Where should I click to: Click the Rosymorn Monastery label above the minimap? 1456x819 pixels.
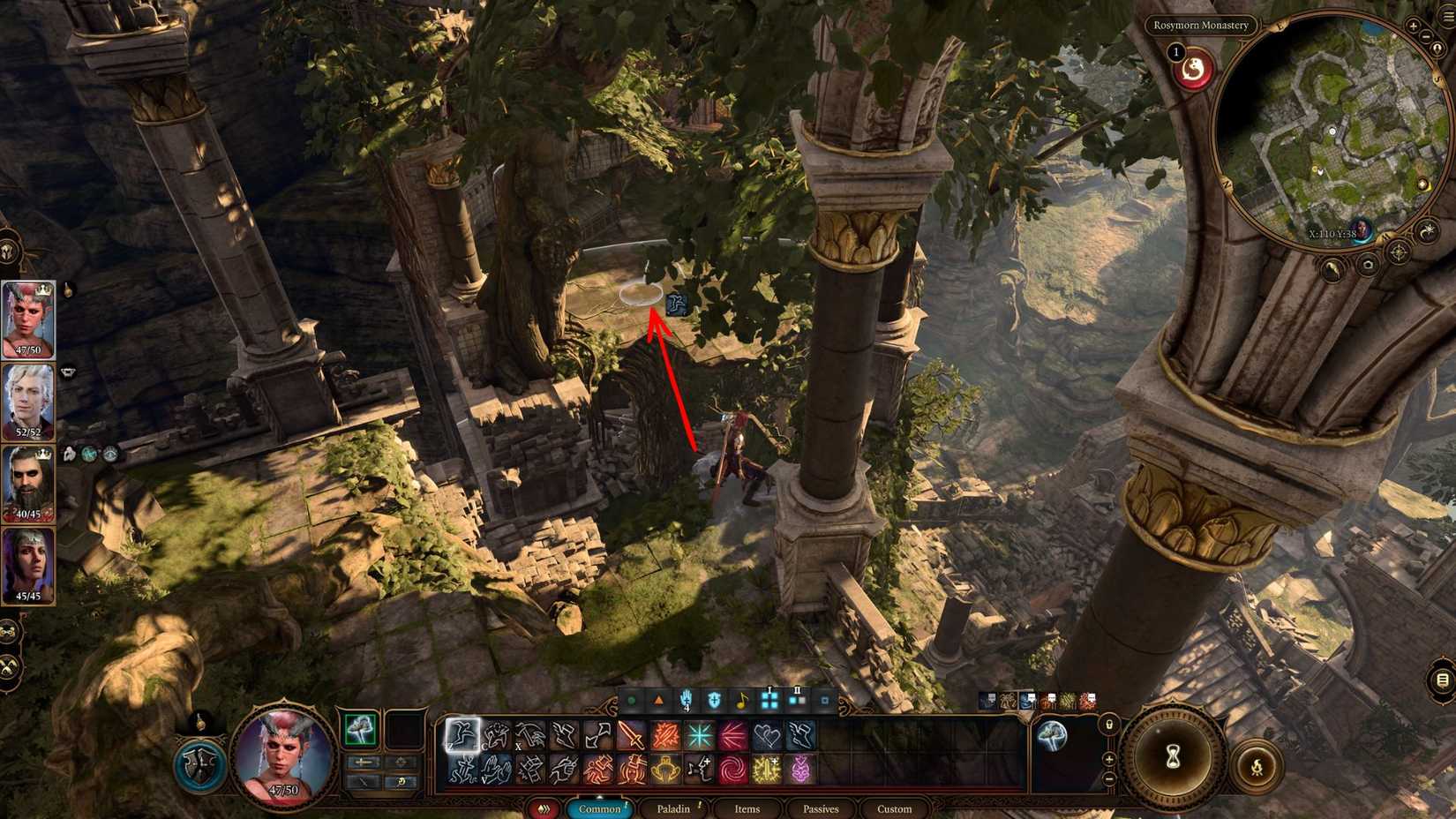point(1202,26)
